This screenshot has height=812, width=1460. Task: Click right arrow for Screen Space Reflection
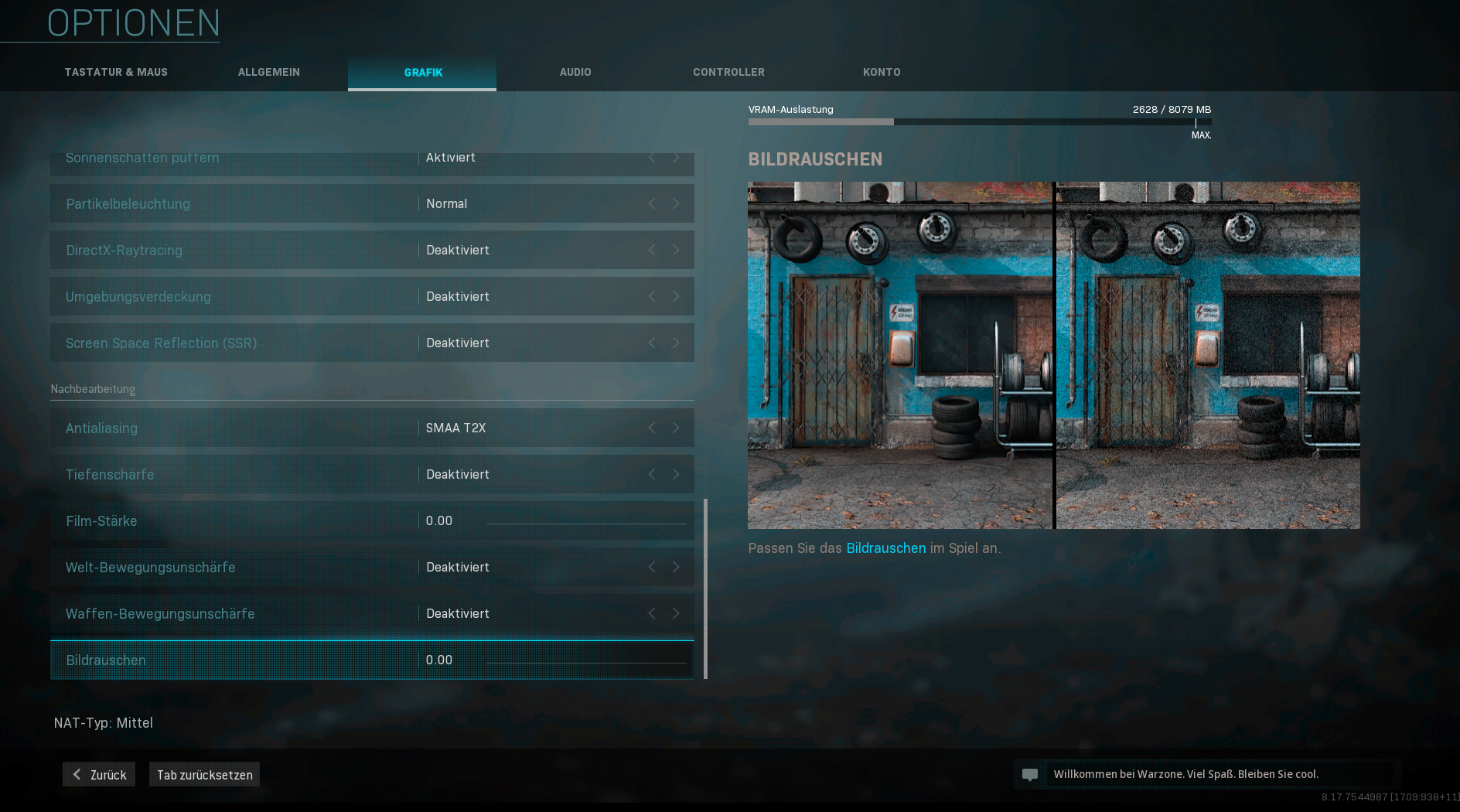coord(676,343)
